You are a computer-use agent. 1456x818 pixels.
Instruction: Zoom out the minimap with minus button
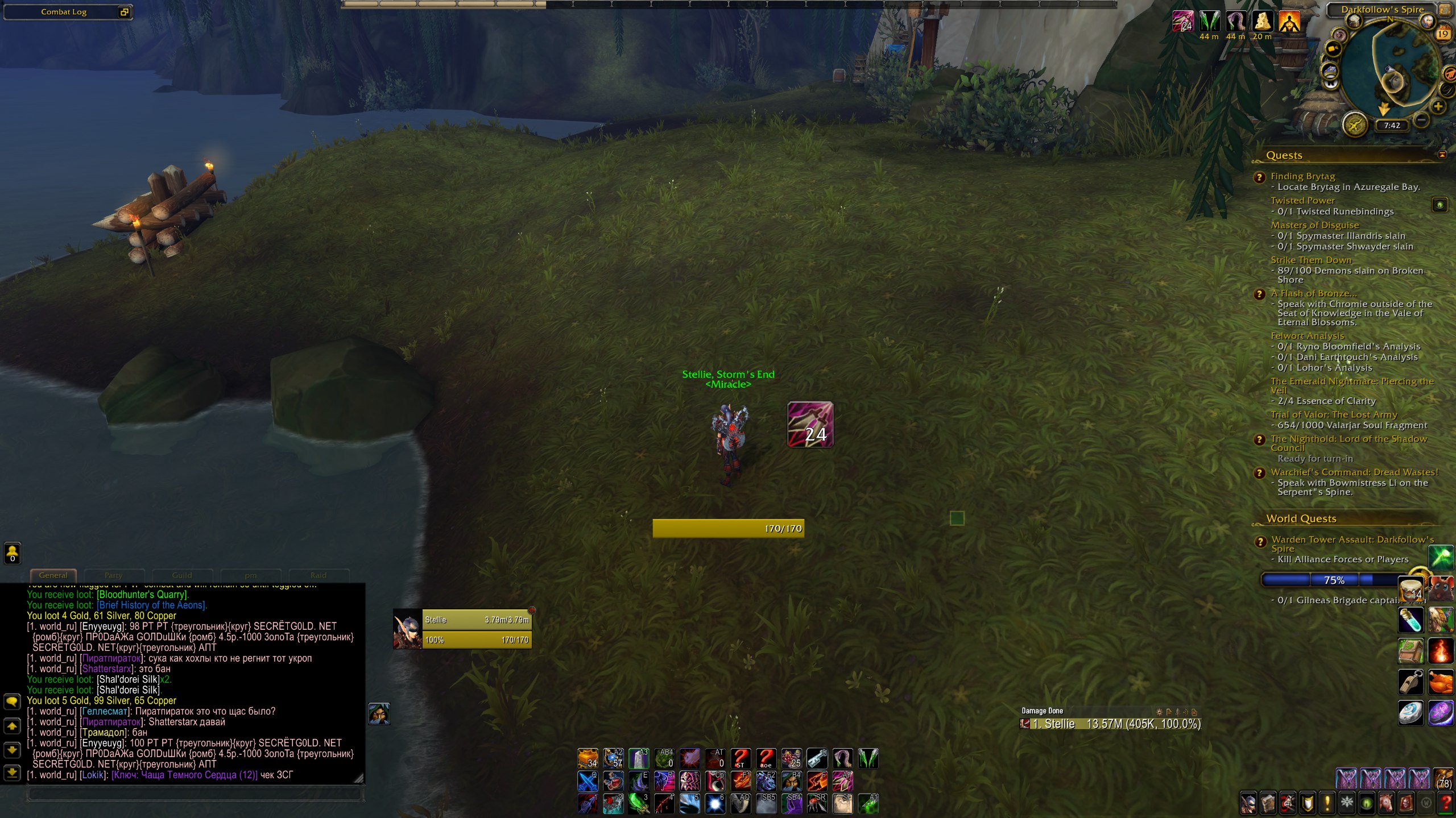[1421, 120]
